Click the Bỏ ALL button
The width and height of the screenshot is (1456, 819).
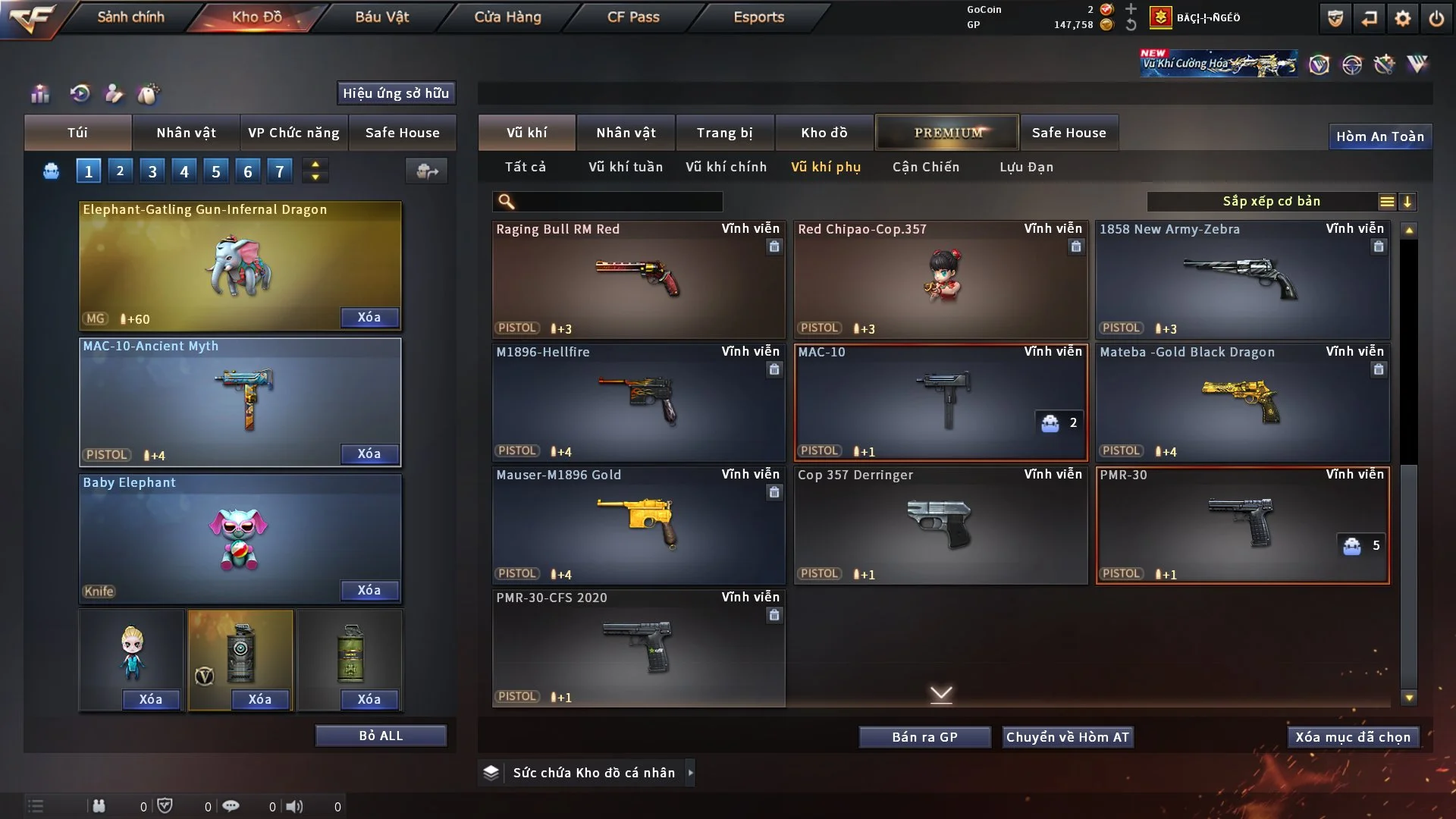(x=381, y=736)
